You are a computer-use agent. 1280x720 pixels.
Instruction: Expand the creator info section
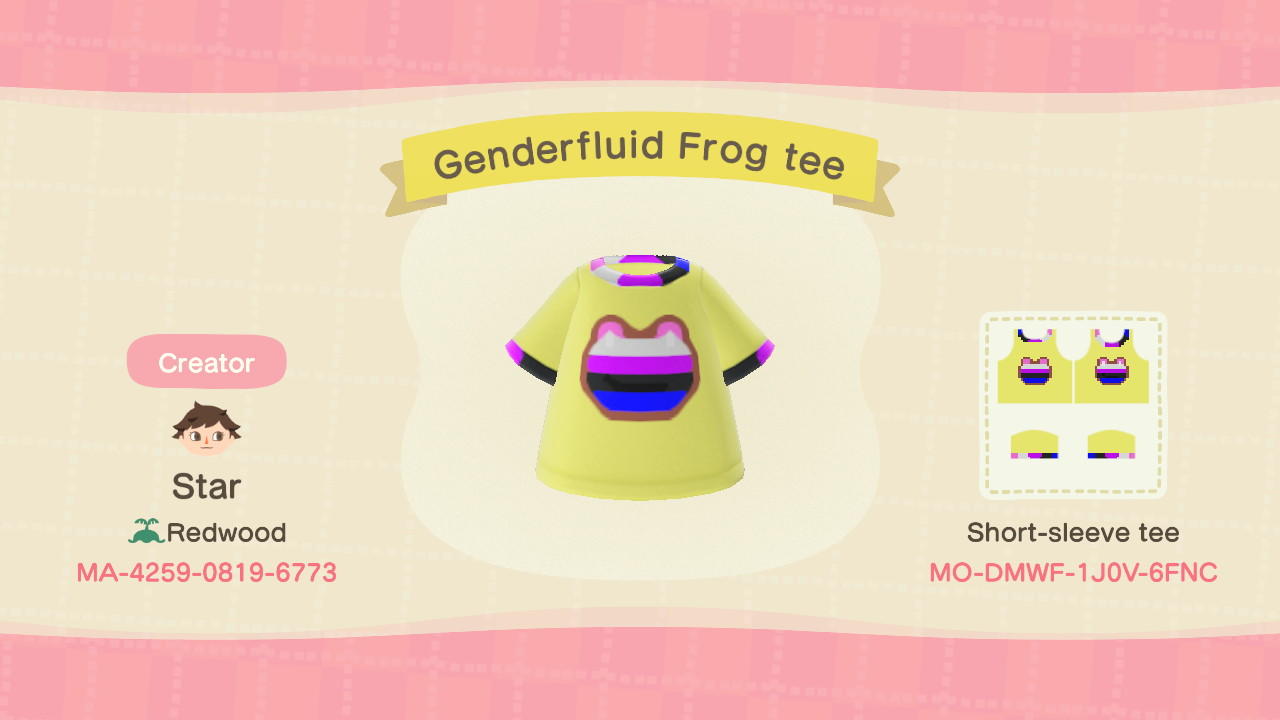coord(206,450)
